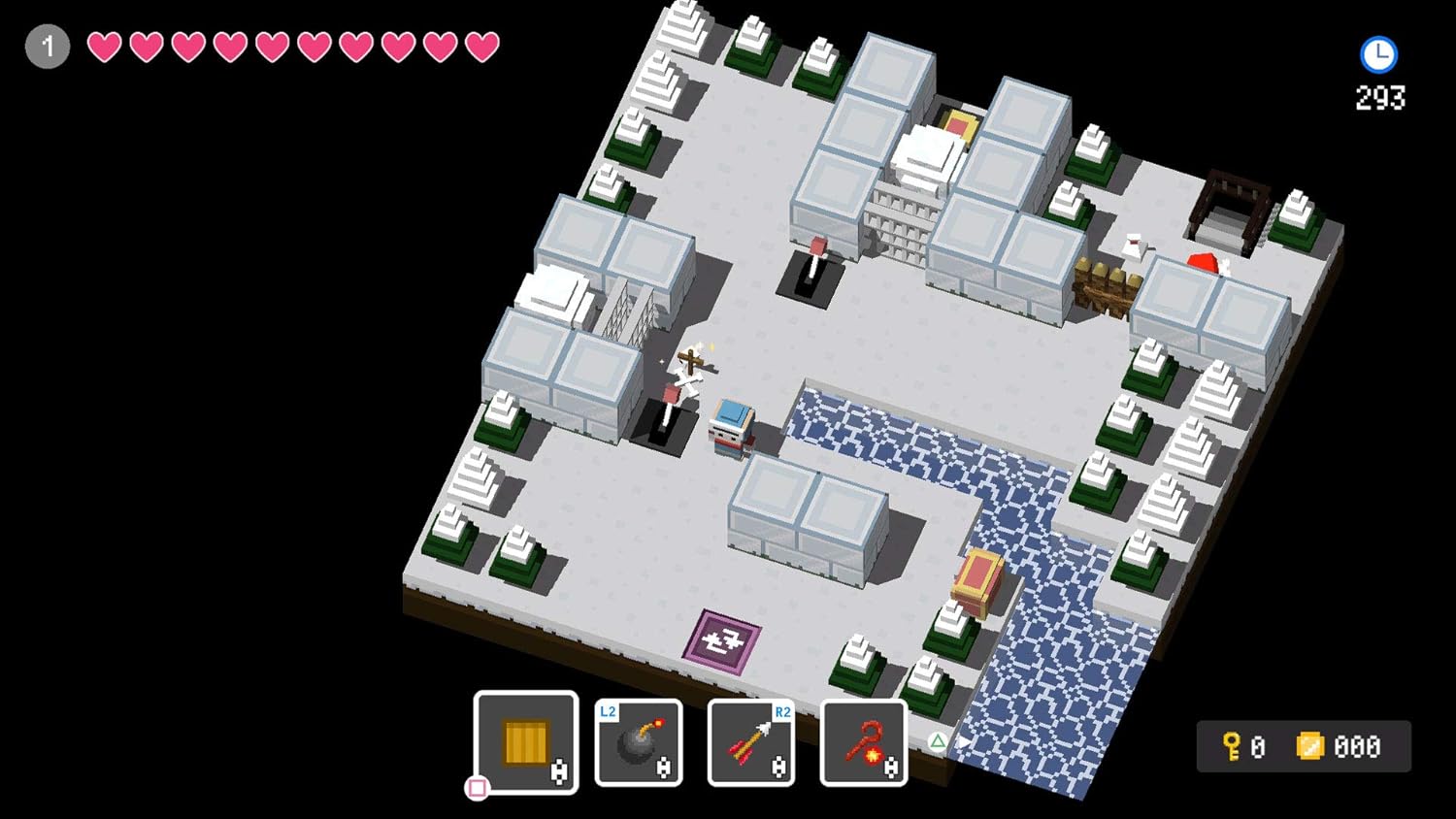
Task: Click the ammo counter on the bomb slot
Action: click(x=665, y=766)
